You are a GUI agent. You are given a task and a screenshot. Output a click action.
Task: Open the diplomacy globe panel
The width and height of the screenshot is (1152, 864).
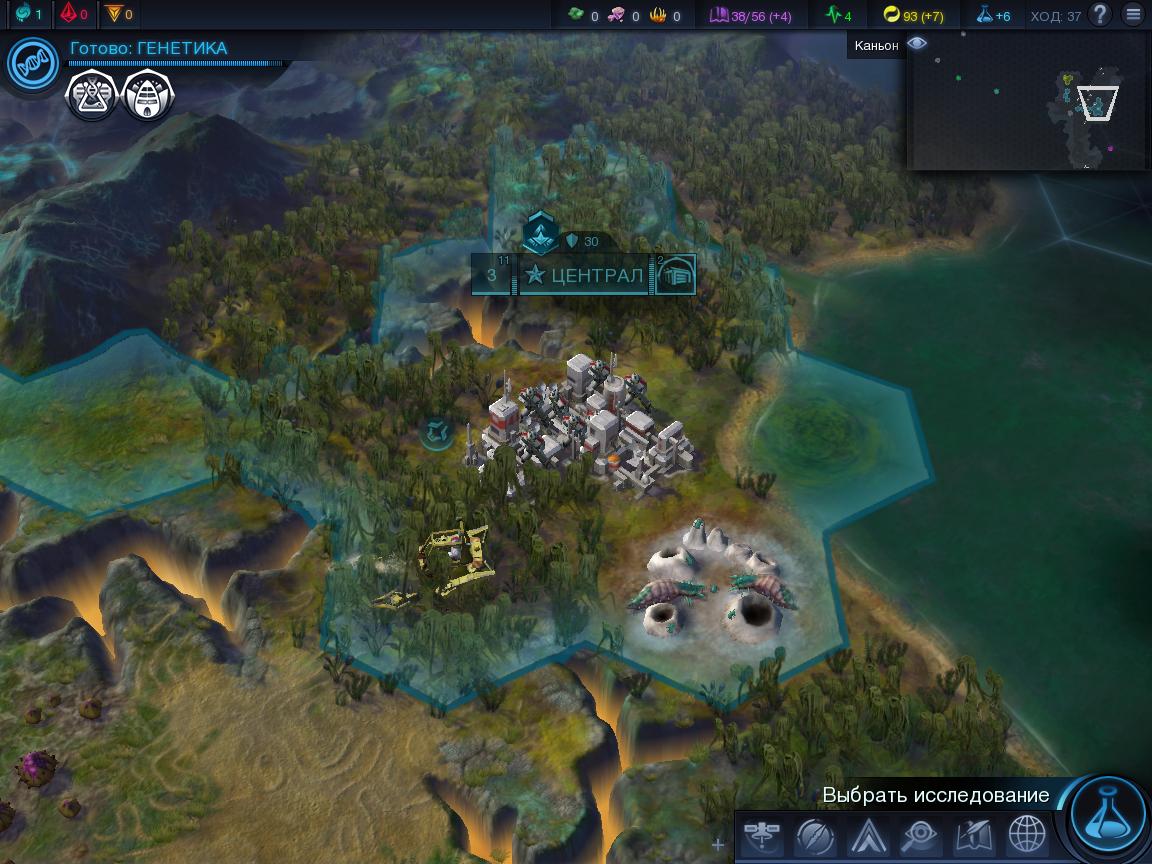pos(1026,835)
